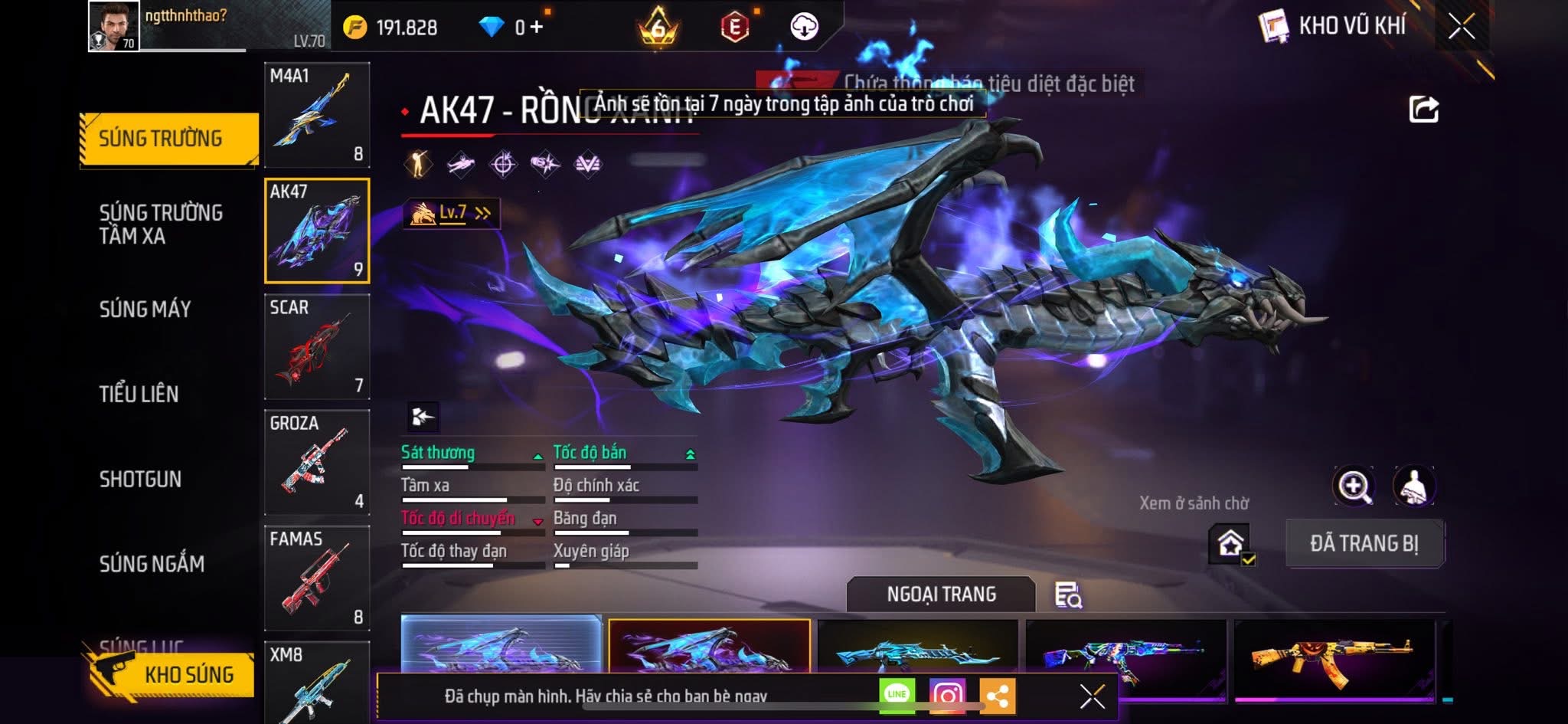1568x724 pixels.
Task: Dismiss the screenshot share banner
Action: pos(1092,696)
